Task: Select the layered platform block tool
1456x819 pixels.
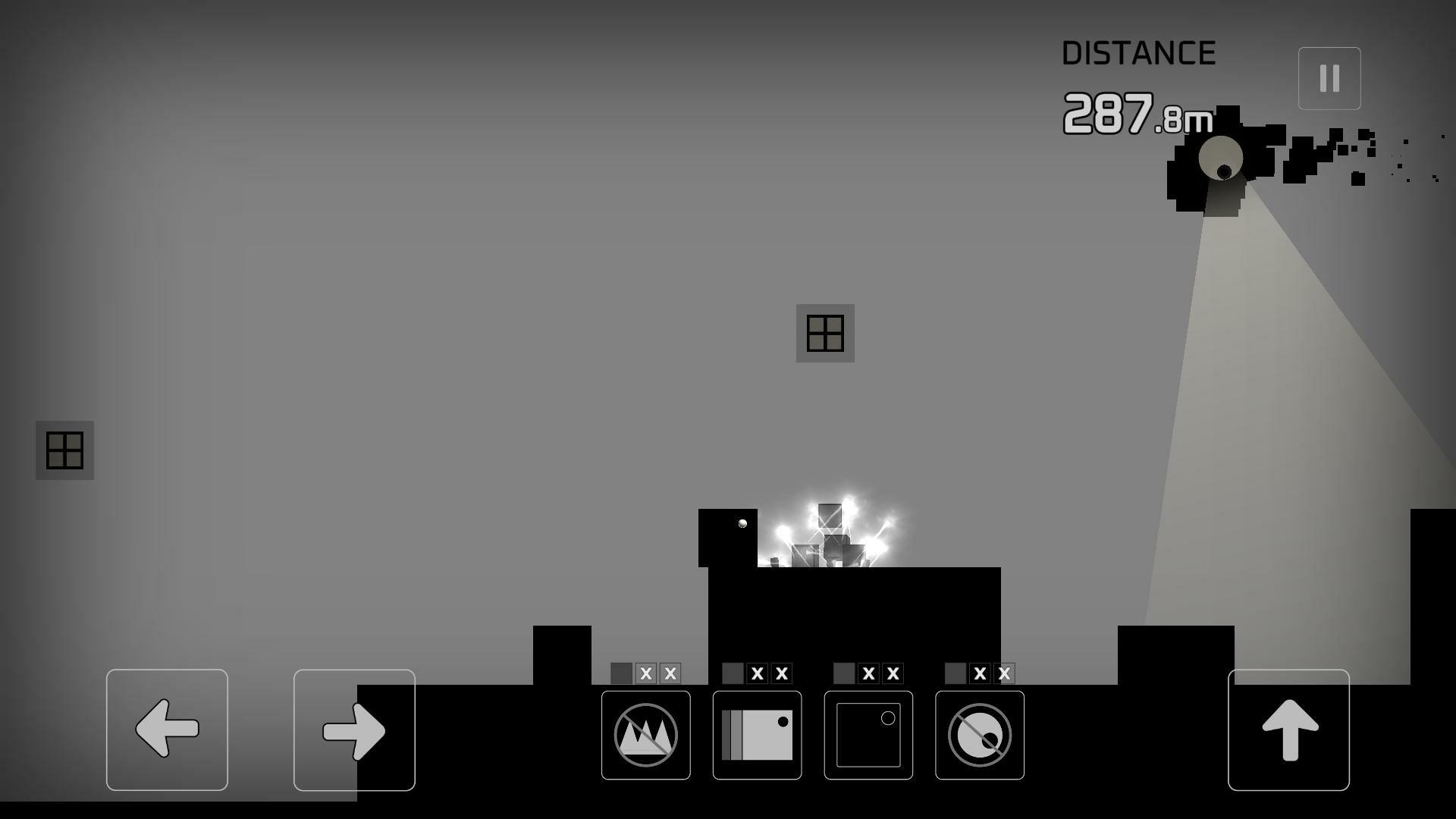Action: point(756,733)
